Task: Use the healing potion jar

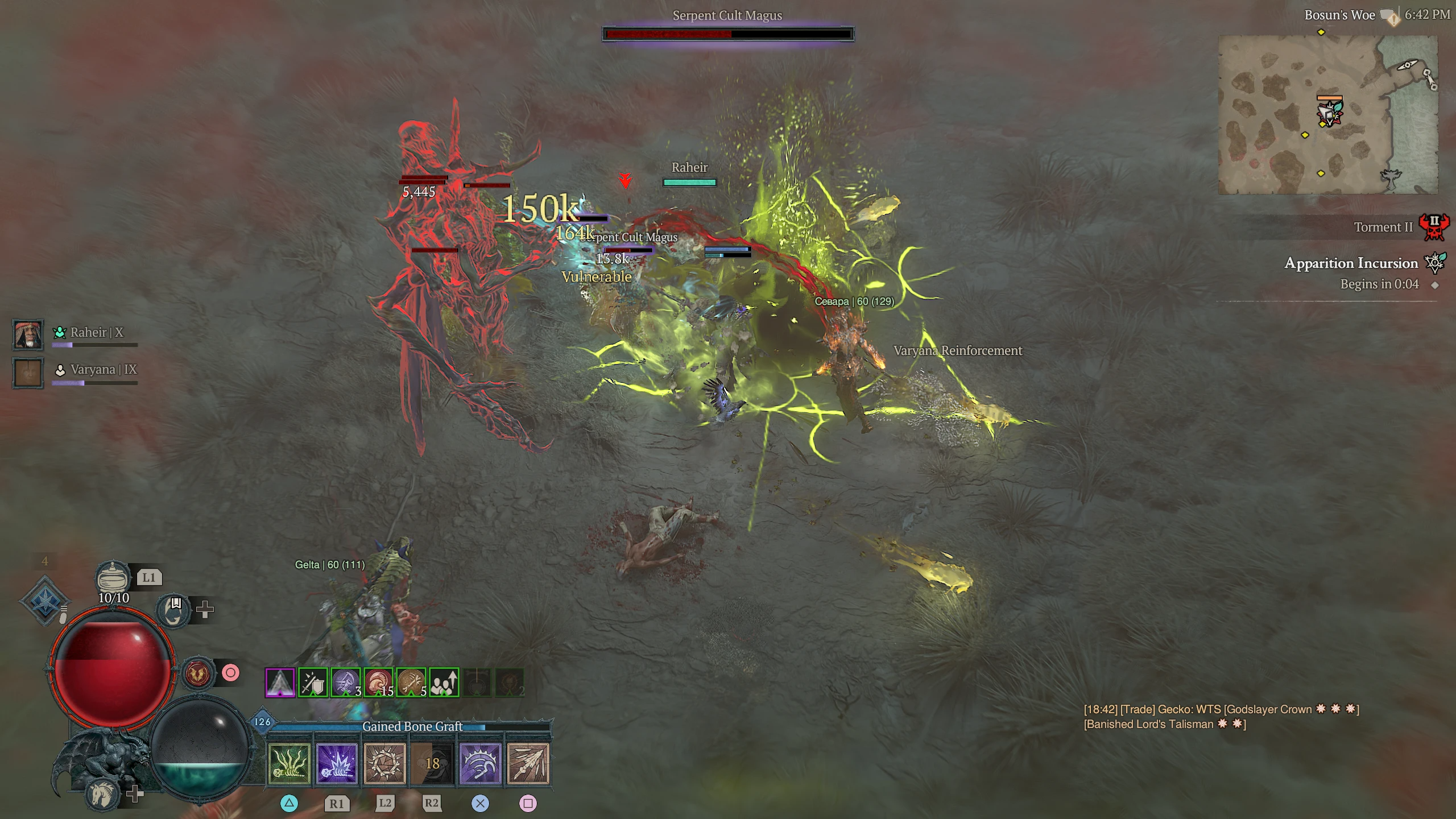Action: (113, 577)
